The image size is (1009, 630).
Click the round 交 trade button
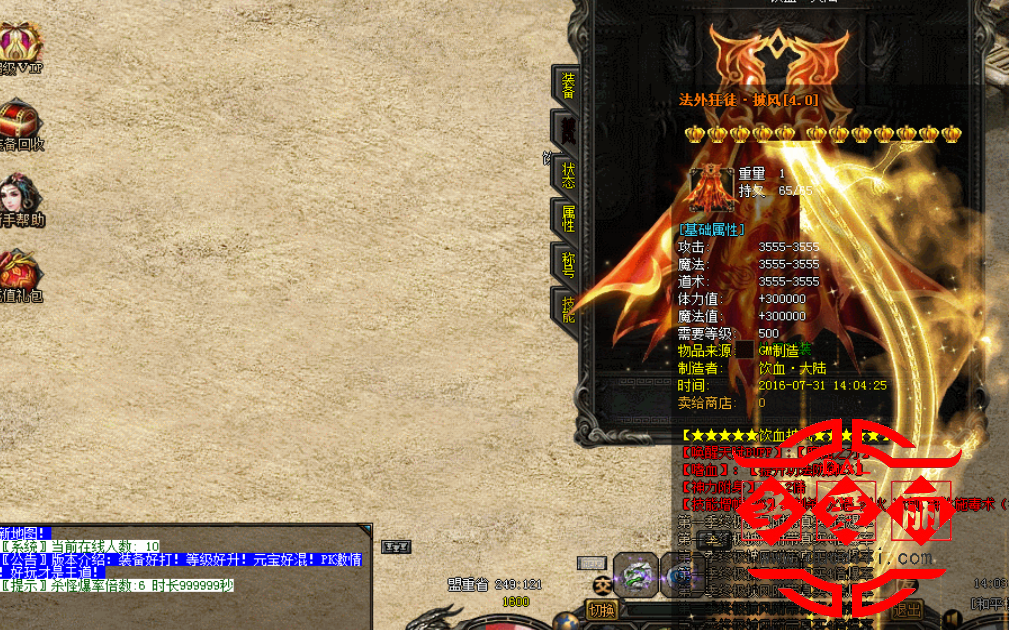point(601,585)
